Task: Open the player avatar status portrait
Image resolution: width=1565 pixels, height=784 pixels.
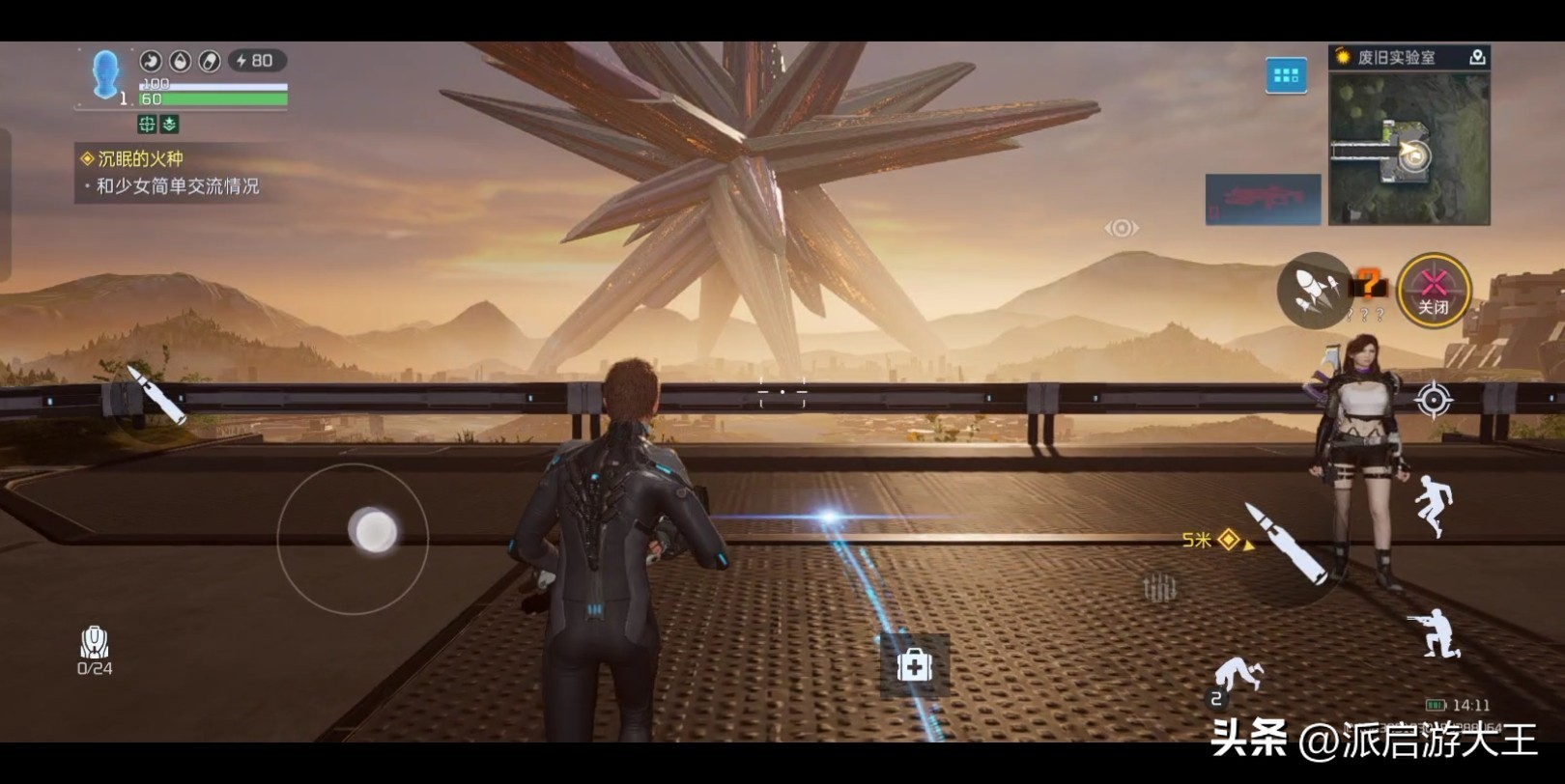Action: coord(104,73)
